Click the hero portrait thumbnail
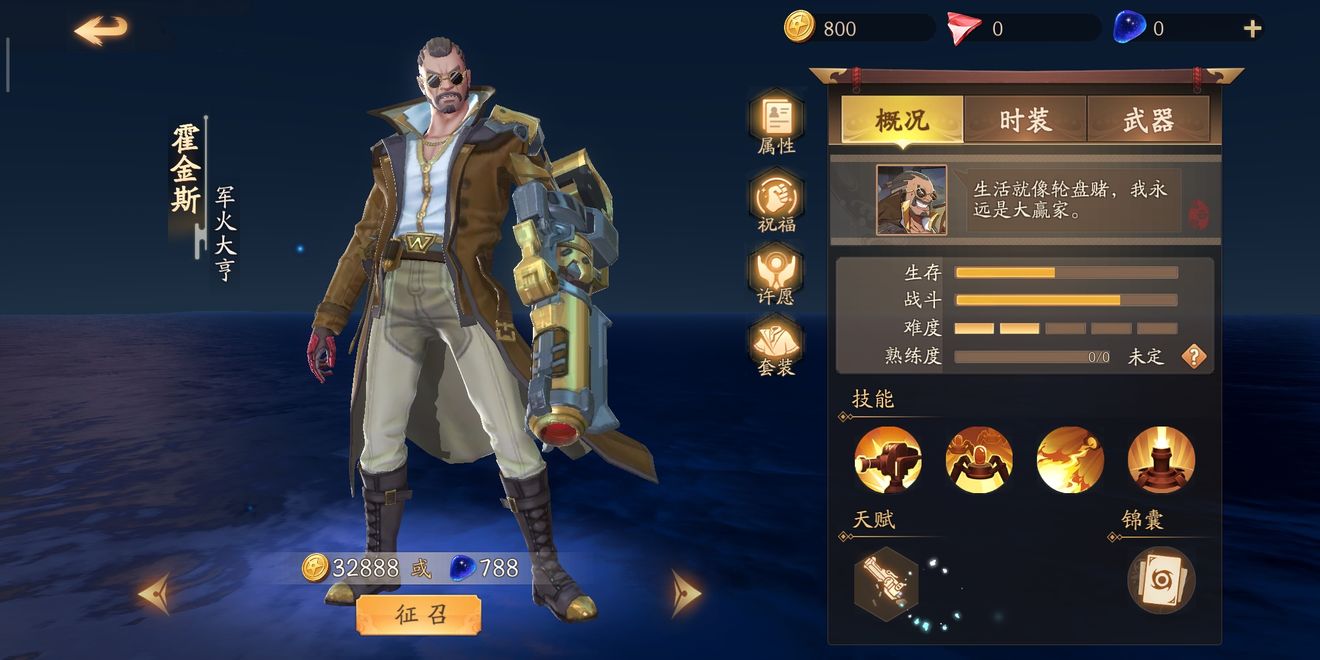This screenshot has width=1320, height=660. click(911, 200)
